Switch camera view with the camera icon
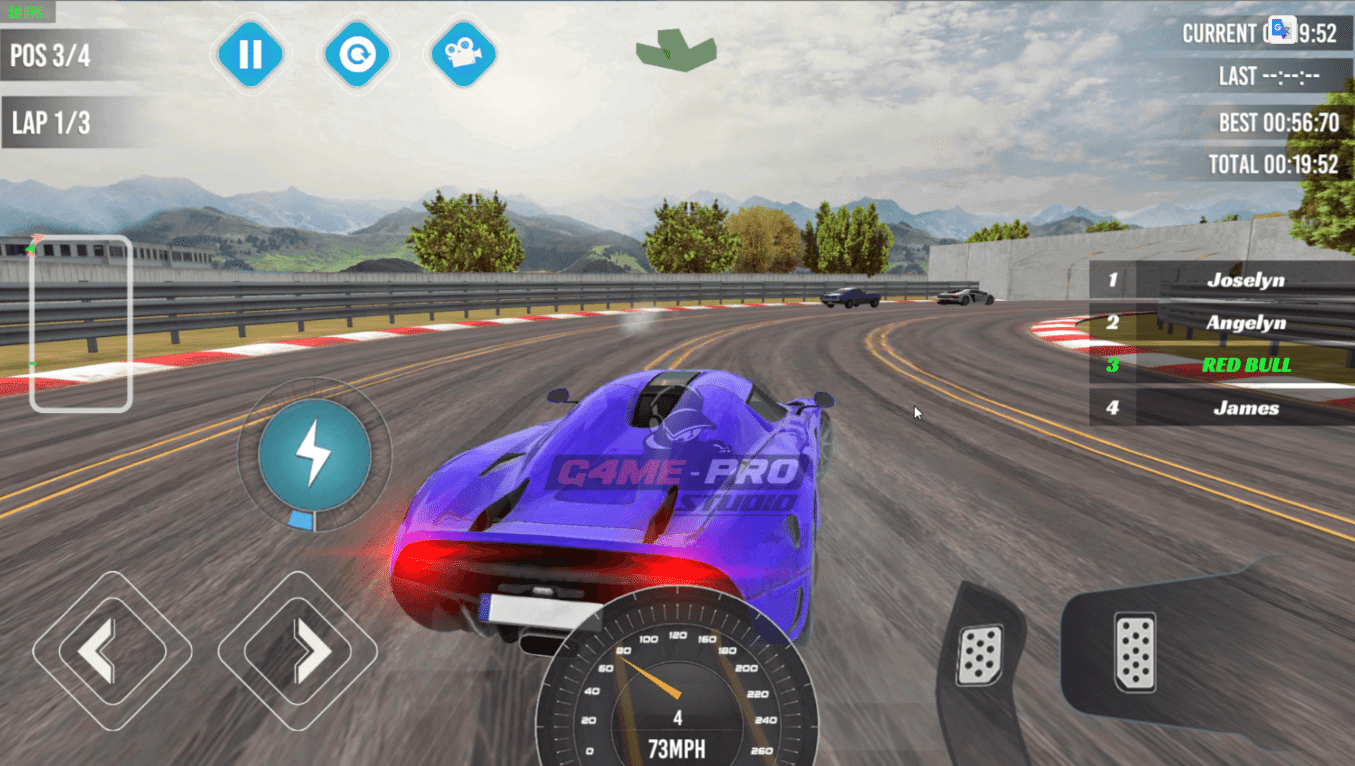The width and height of the screenshot is (1355, 766). coord(463,54)
